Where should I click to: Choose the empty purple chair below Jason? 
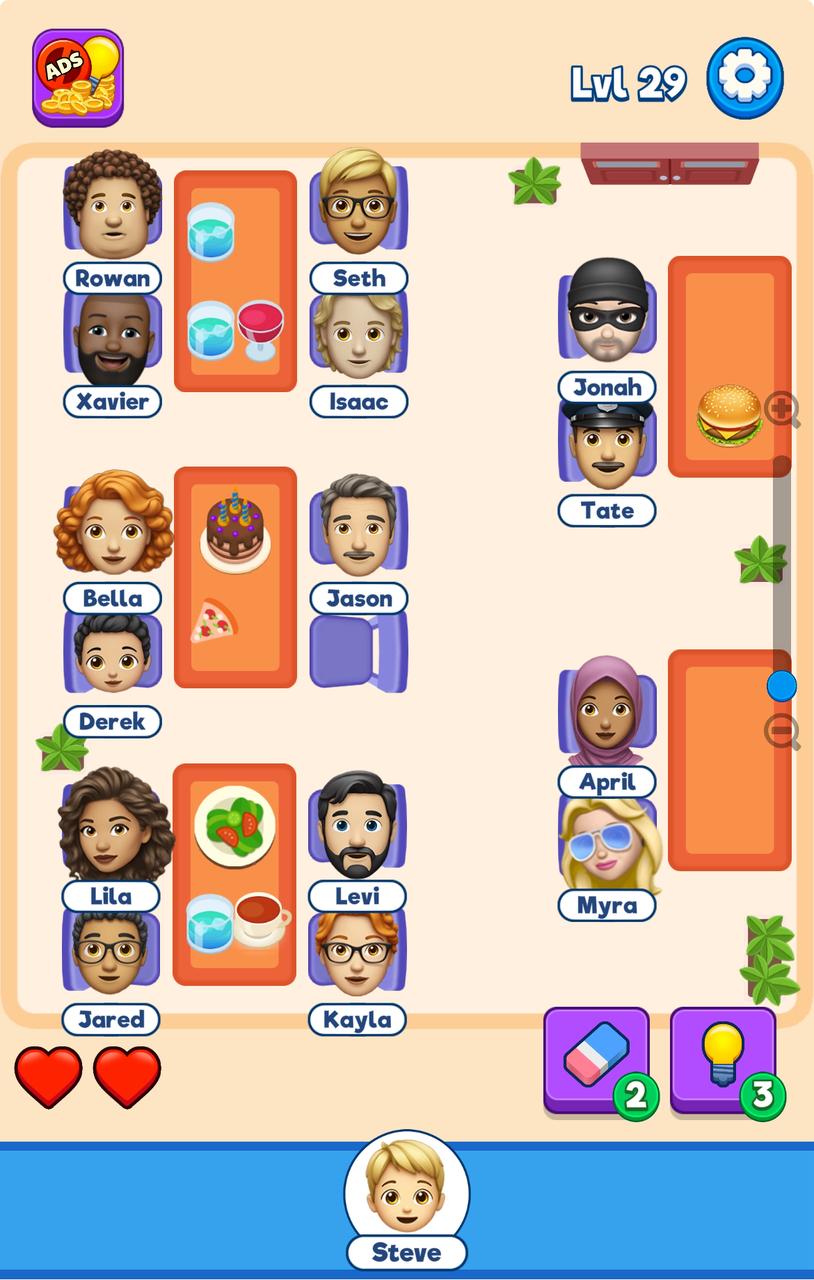click(x=358, y=651)
